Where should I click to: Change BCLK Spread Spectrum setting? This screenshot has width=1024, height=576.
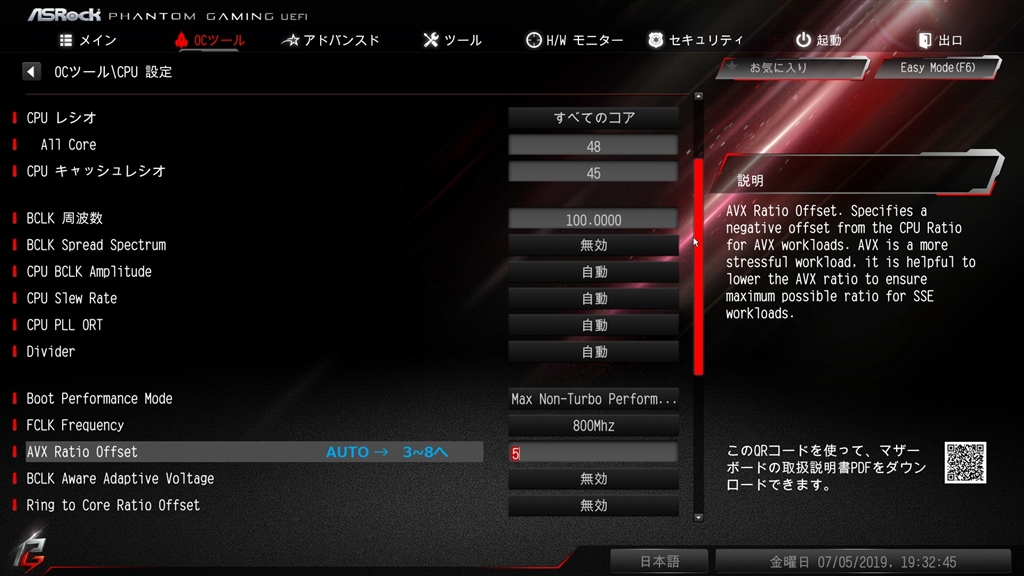(x=594, y=245)
